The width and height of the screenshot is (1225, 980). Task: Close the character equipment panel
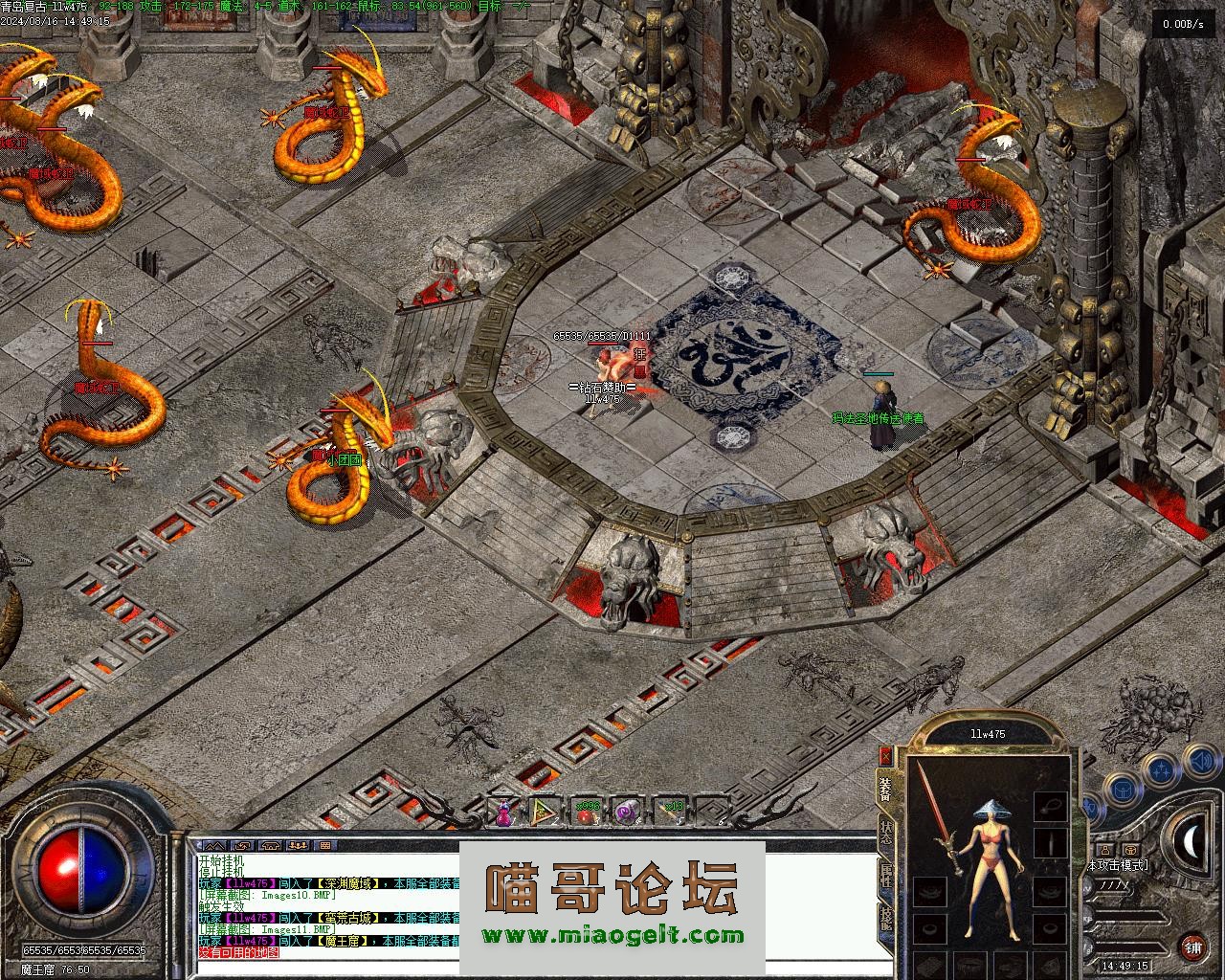[885, 755]
